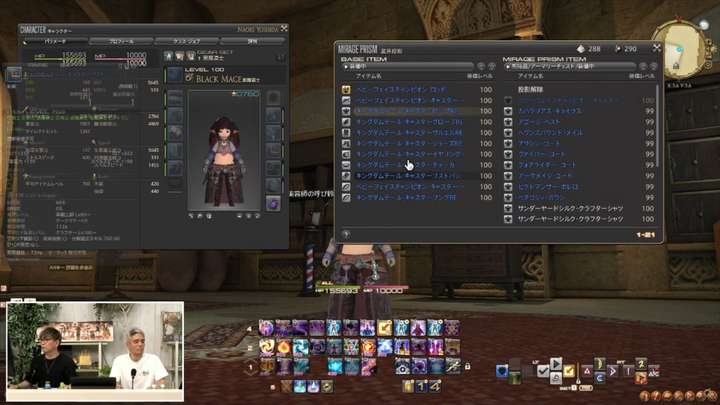720x405 pixels.
Task: Close the Mirage Prism window
Action: point(658,48)
